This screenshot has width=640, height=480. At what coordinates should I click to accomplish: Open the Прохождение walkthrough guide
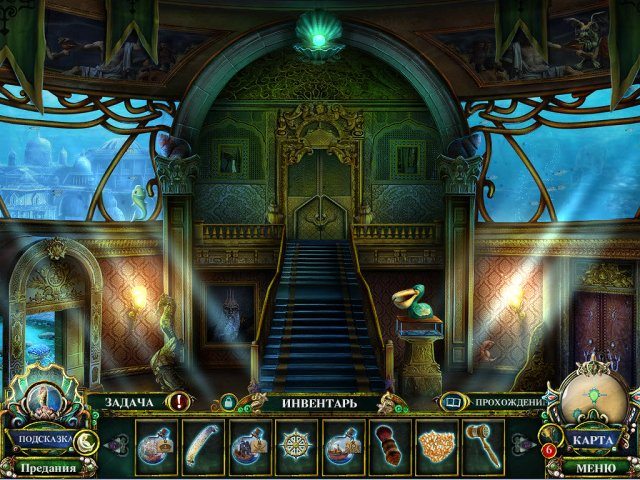point(508,402)
